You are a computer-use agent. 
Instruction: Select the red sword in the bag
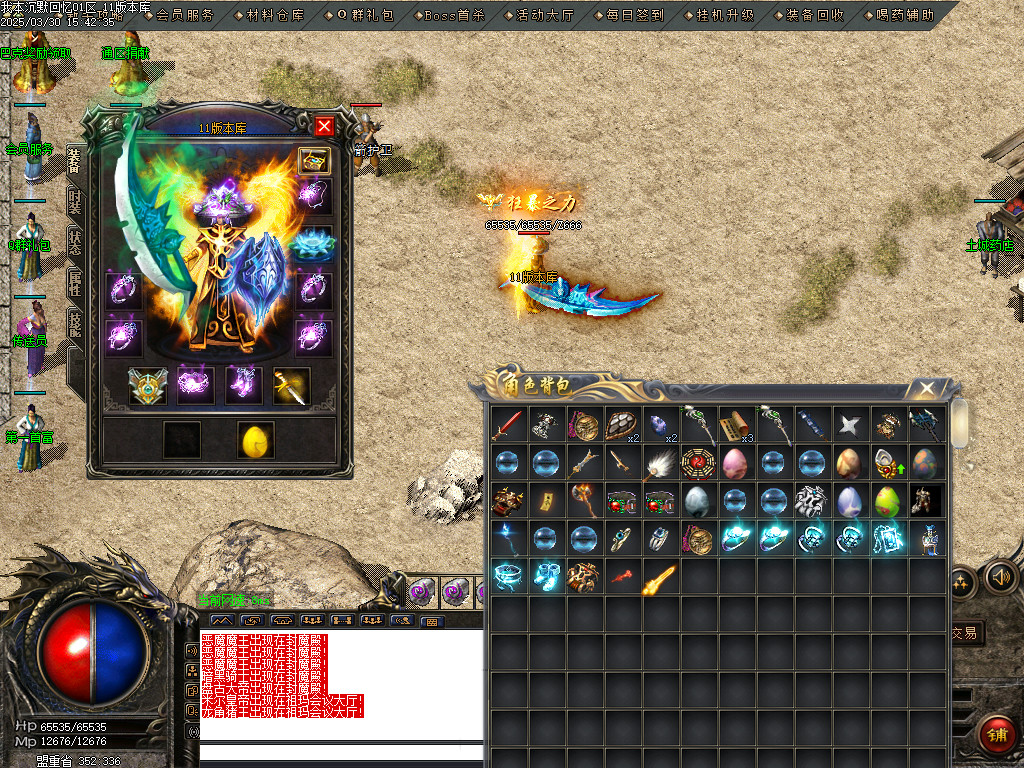click(507, 424)
